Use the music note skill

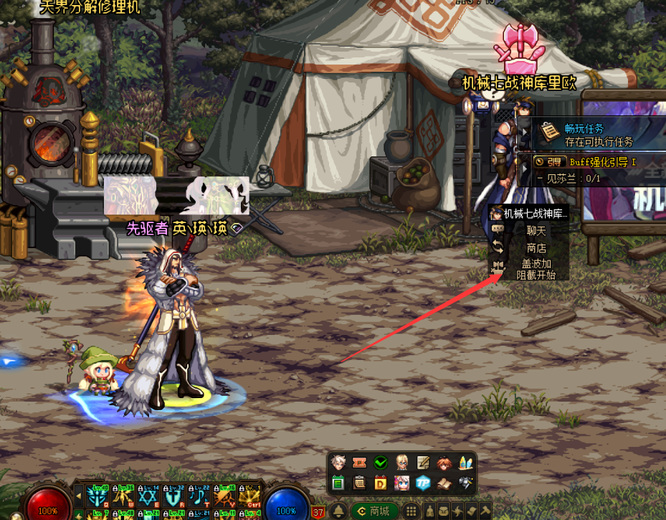pyautogui.click(x=200, y=497)
